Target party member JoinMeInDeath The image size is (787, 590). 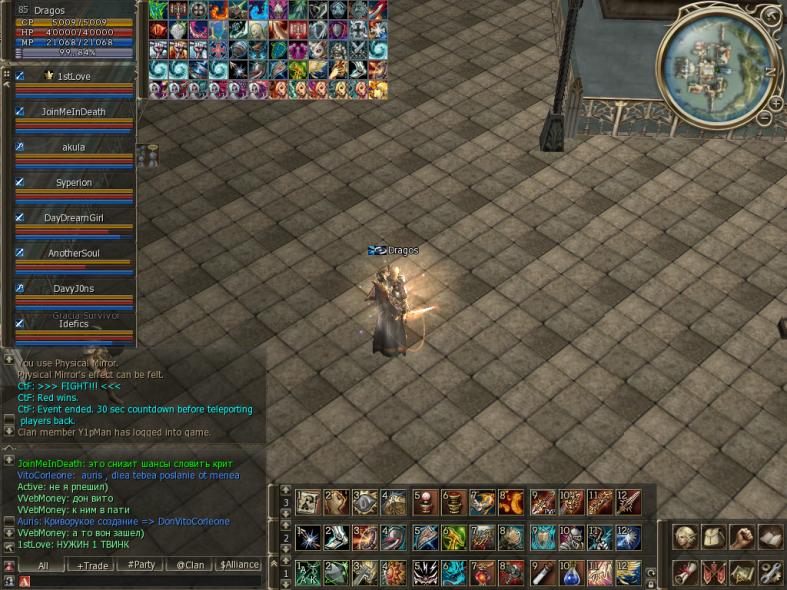pyautogui.click(x=75, y=112)
